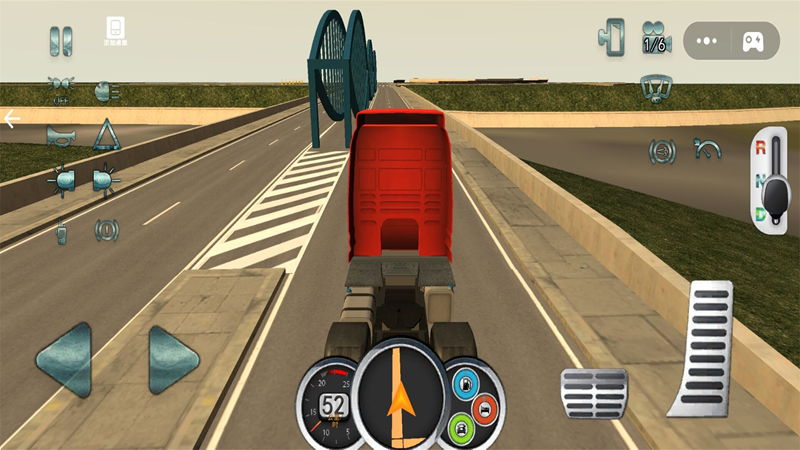Pause the game with the pause button

tap(61, 41)
